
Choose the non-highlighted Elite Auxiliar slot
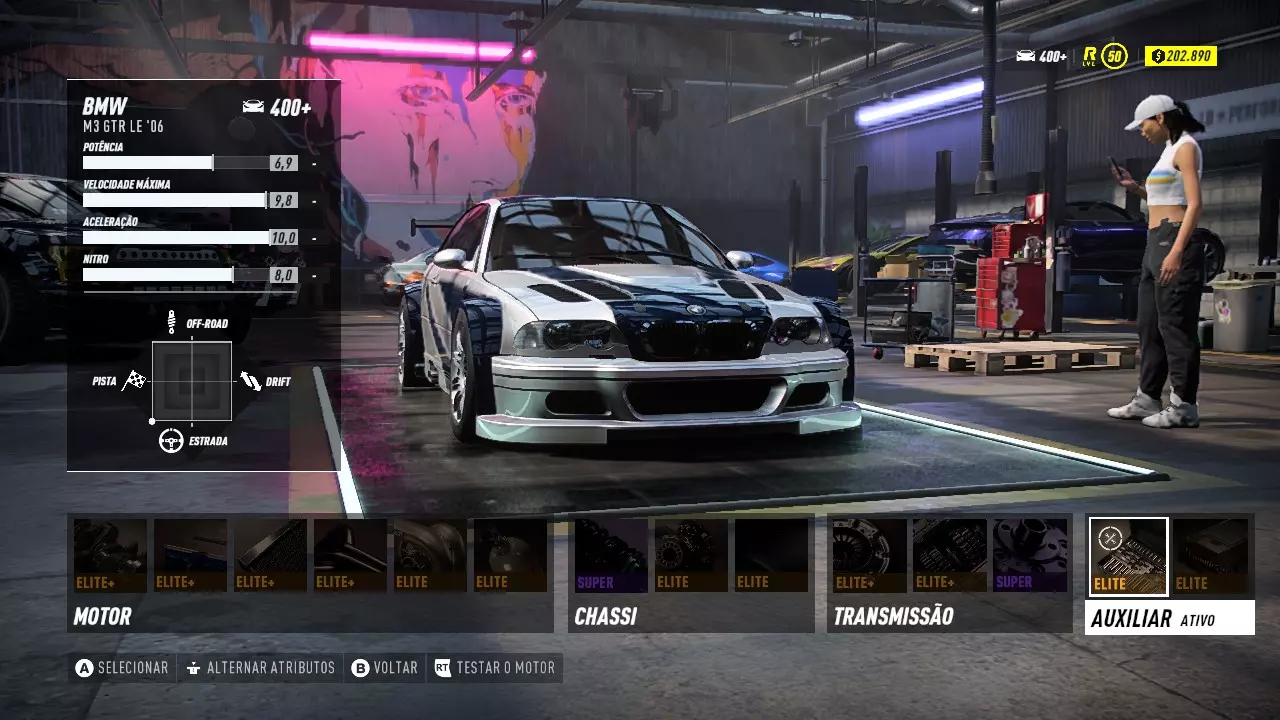pos(1210,555)
